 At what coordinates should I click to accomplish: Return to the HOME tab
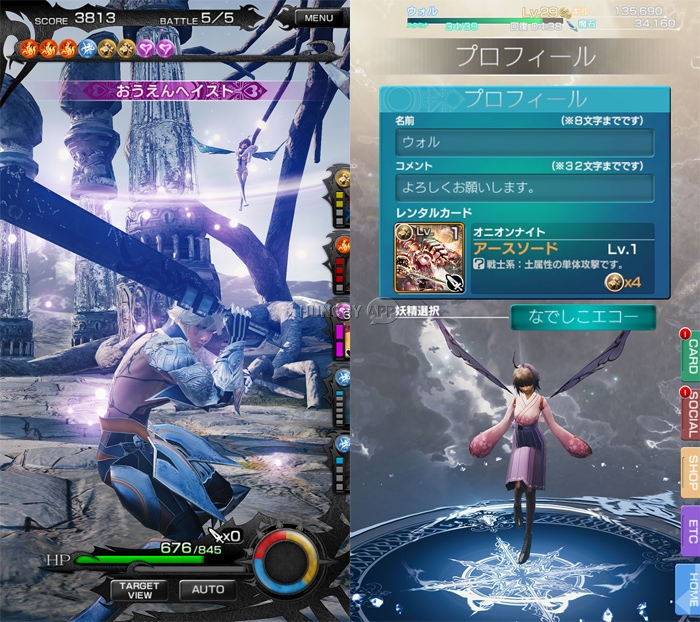(690, 590)
